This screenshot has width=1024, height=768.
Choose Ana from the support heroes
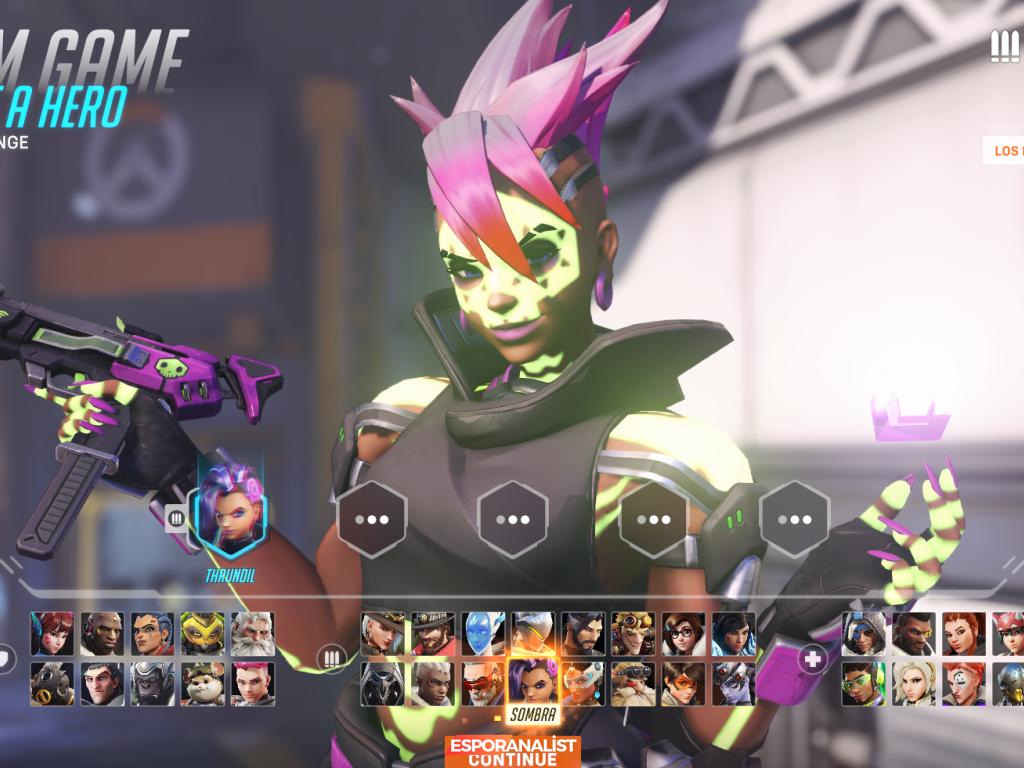coord(863,633)
